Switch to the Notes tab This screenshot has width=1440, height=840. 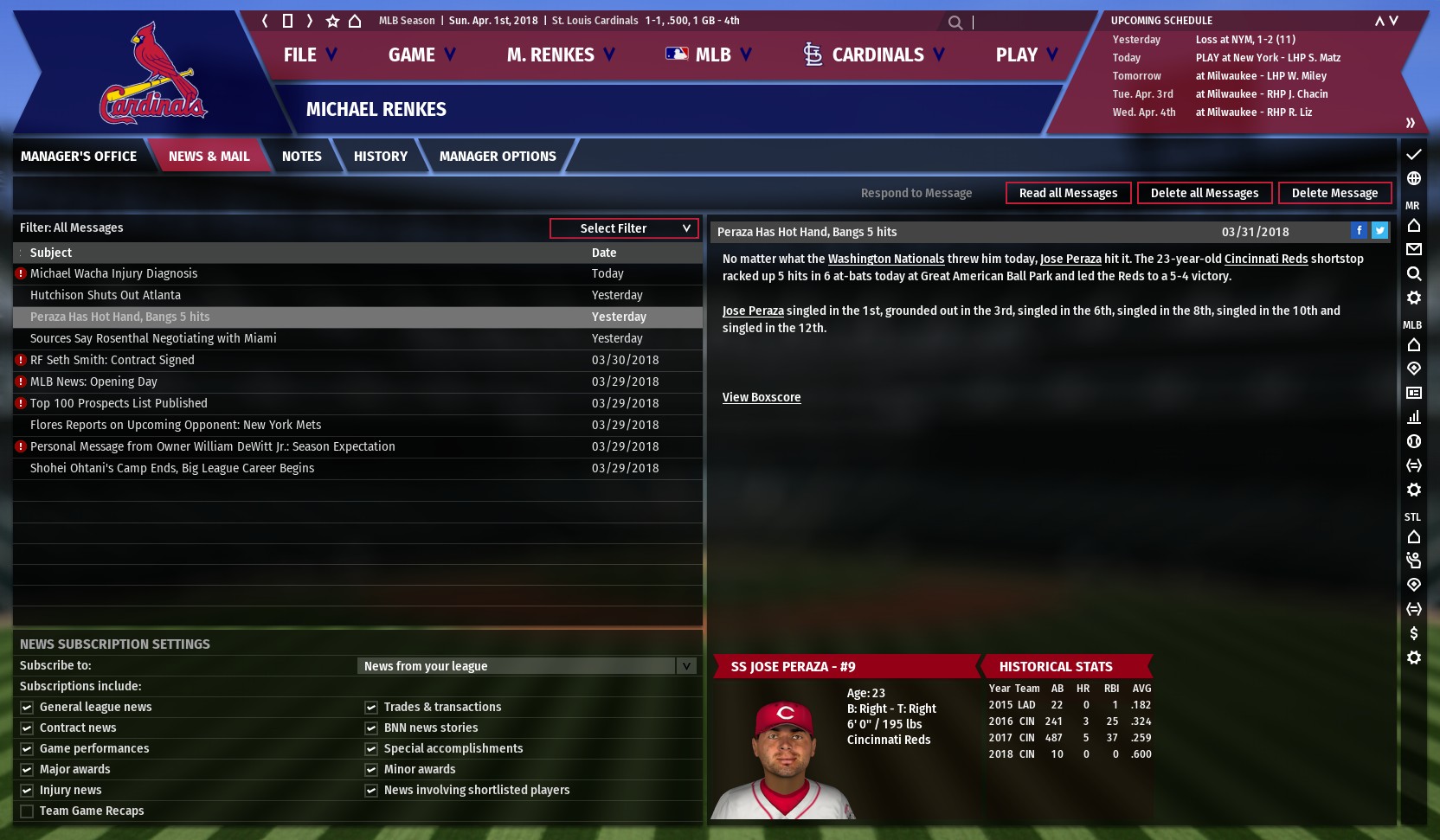[x=301, y=157]
